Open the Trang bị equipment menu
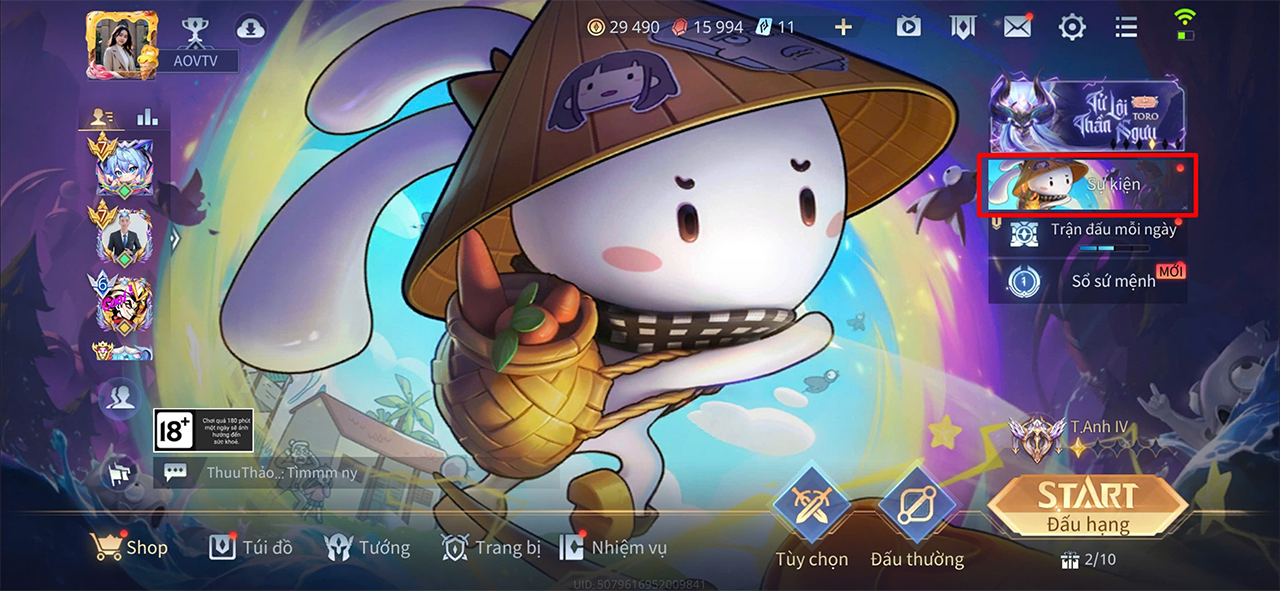 (484, 547)
